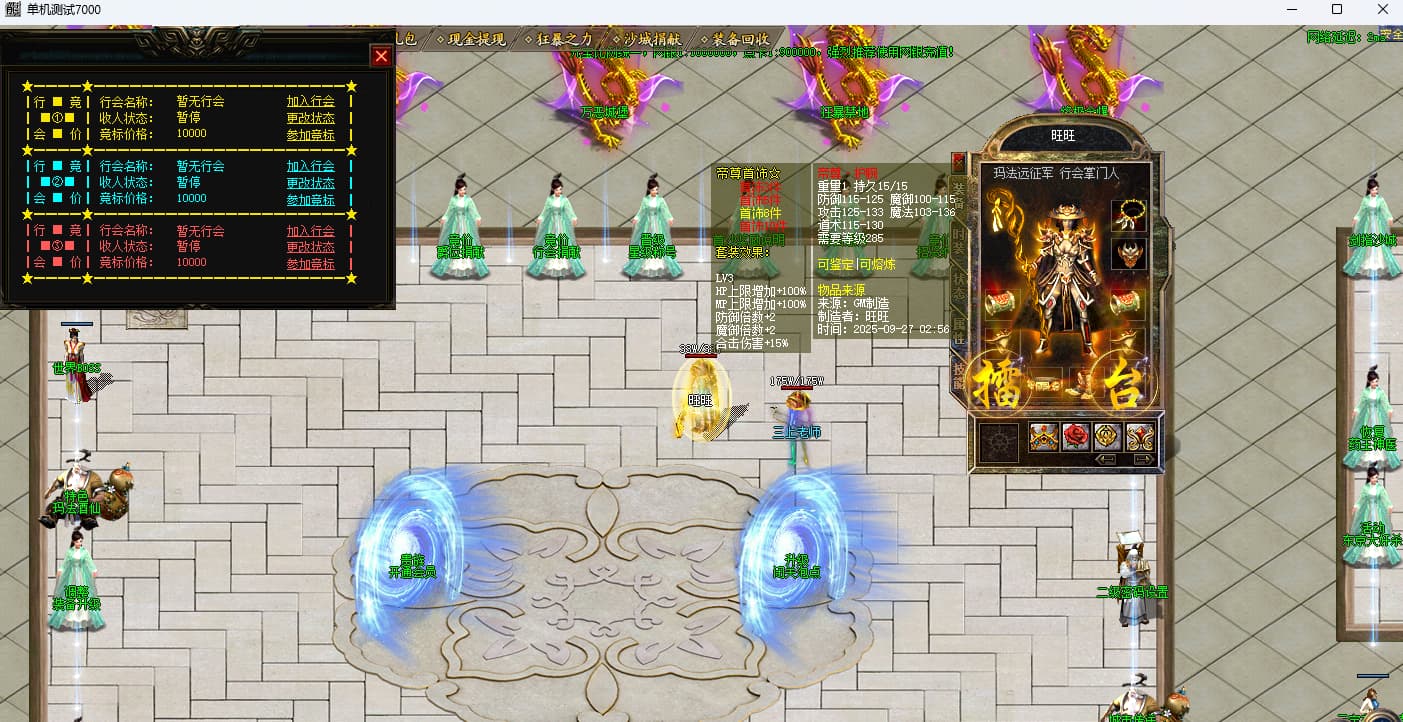Join guild via the cyan row link
This screenshot has width=1403, height=722.
[x=310, y=166]
